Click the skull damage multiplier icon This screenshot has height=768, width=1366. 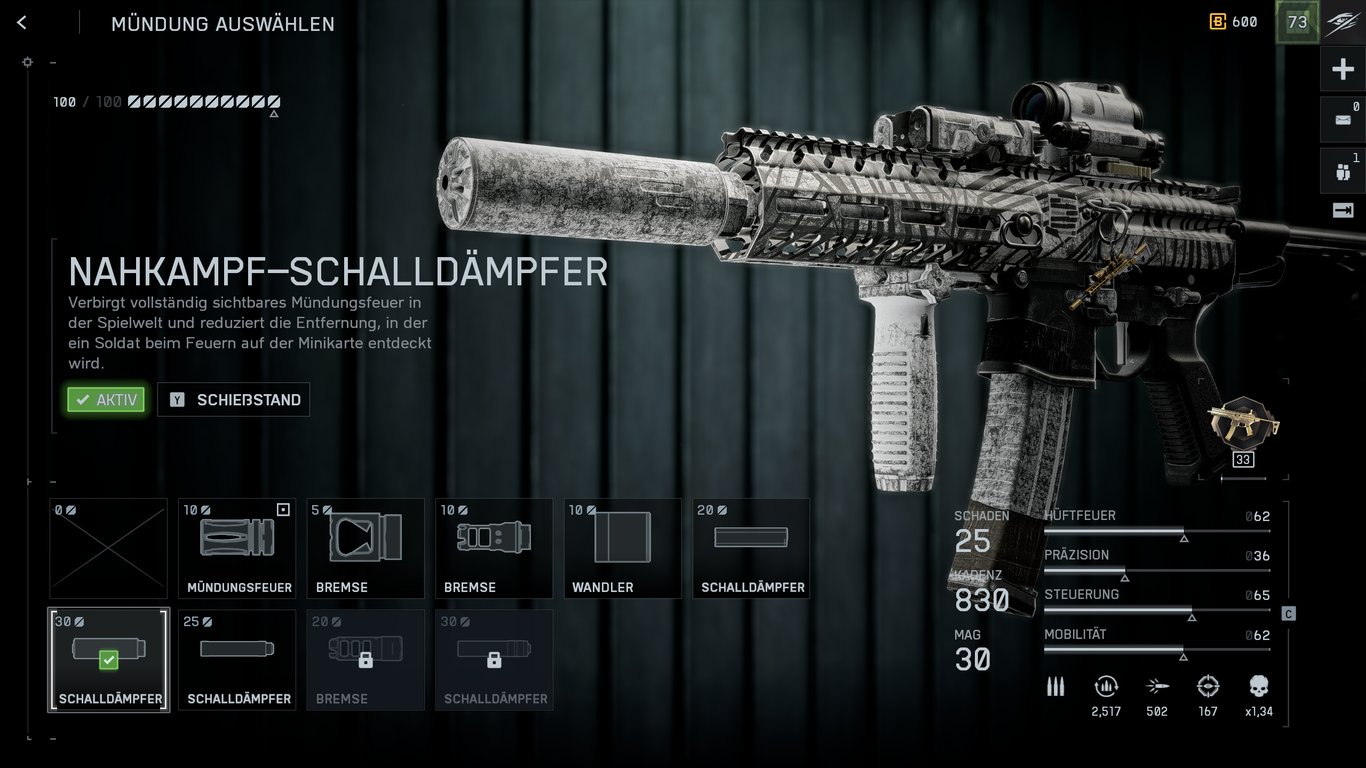click(1259, 687)
